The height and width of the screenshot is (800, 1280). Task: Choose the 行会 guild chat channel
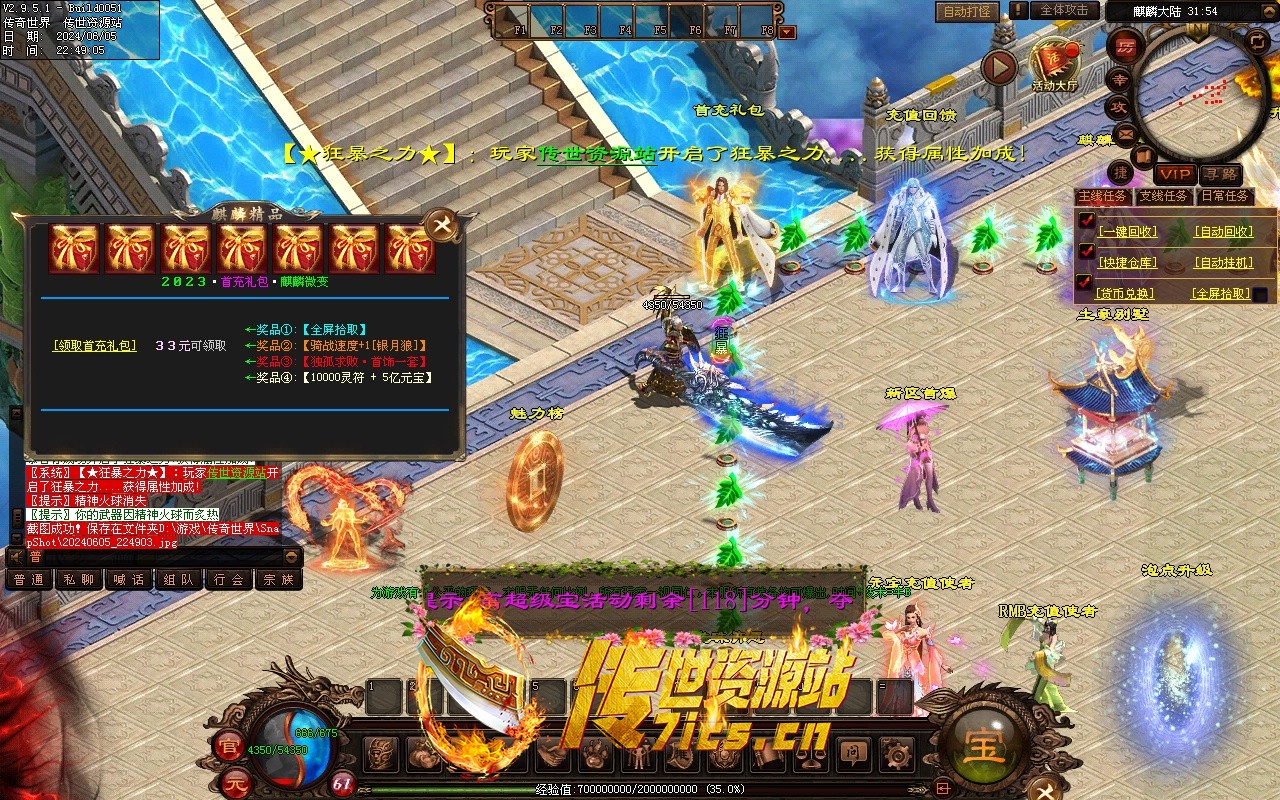coord(229,579)
